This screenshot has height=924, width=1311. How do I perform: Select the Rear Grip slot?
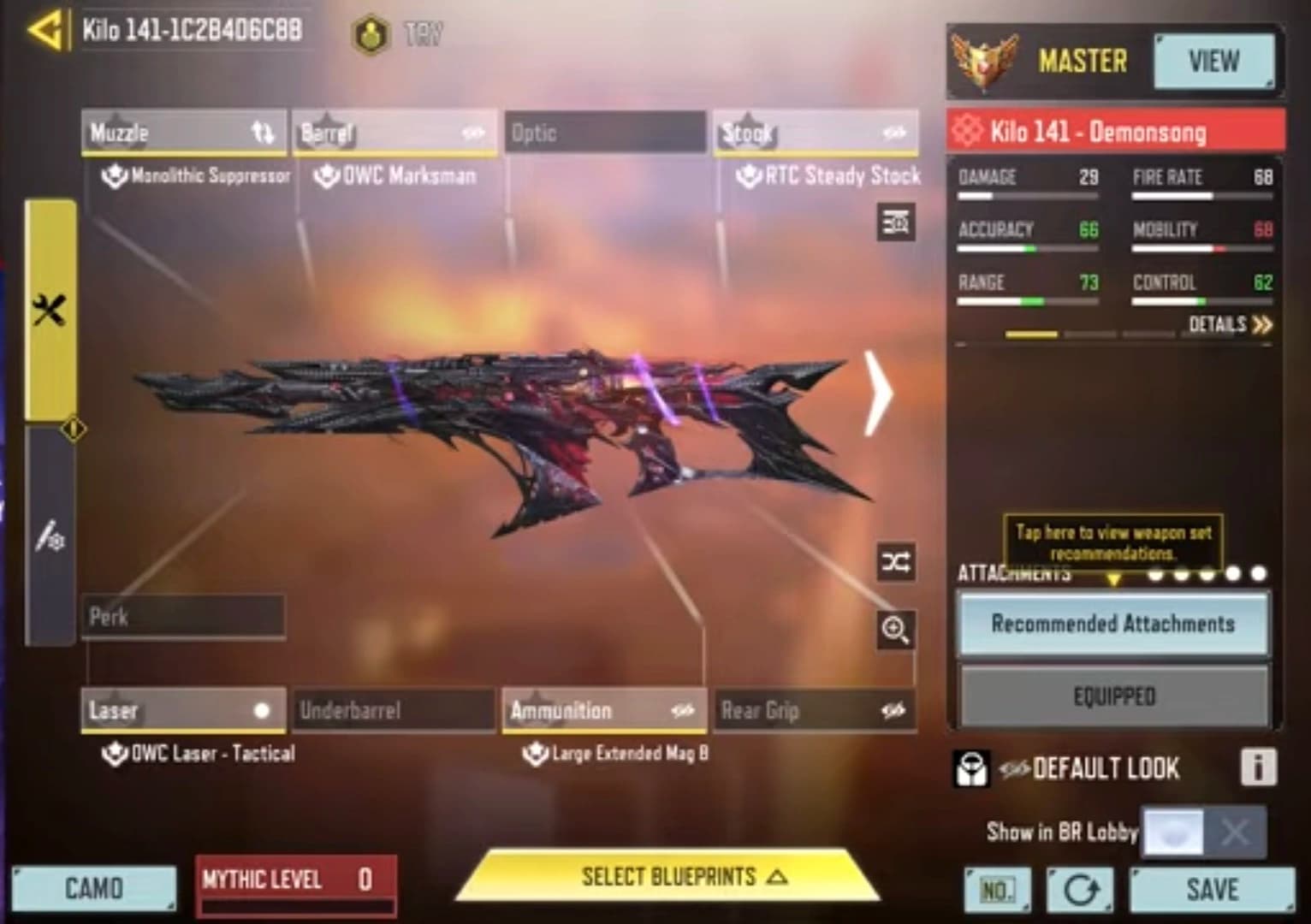[815, 710]
